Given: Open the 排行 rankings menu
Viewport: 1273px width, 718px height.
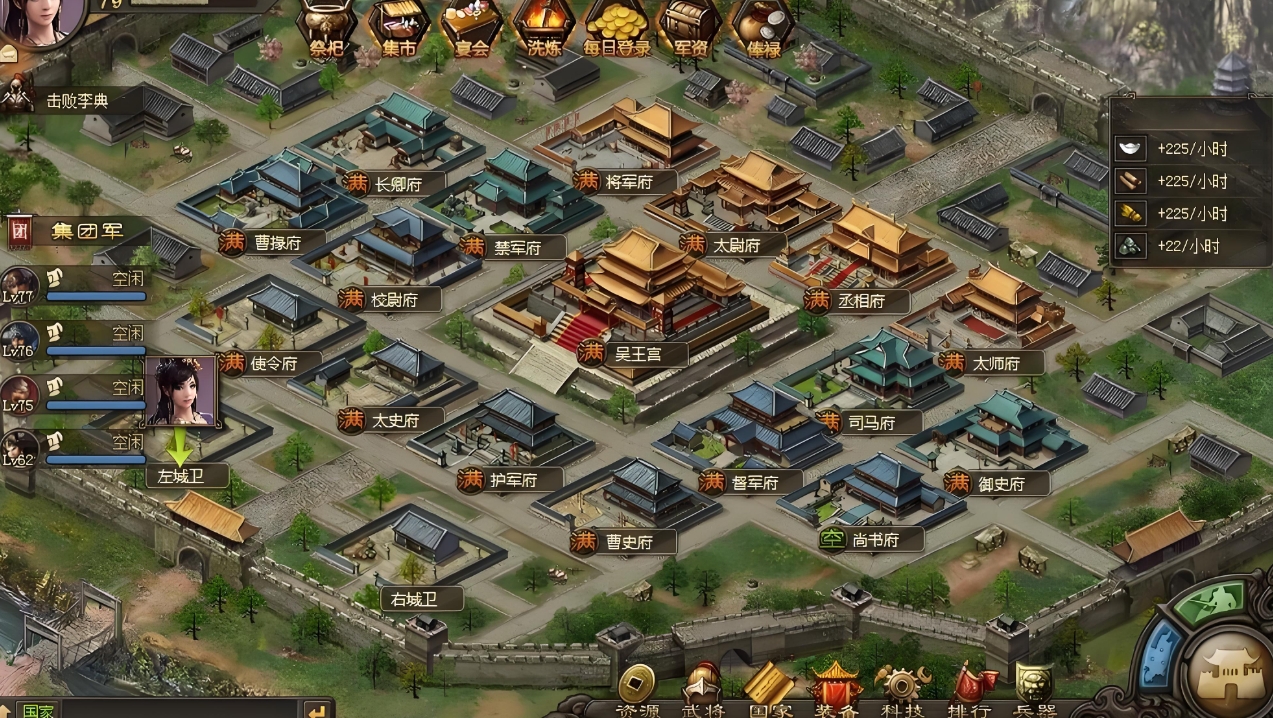Looking at the screenshot, I should tap(970, 692).
